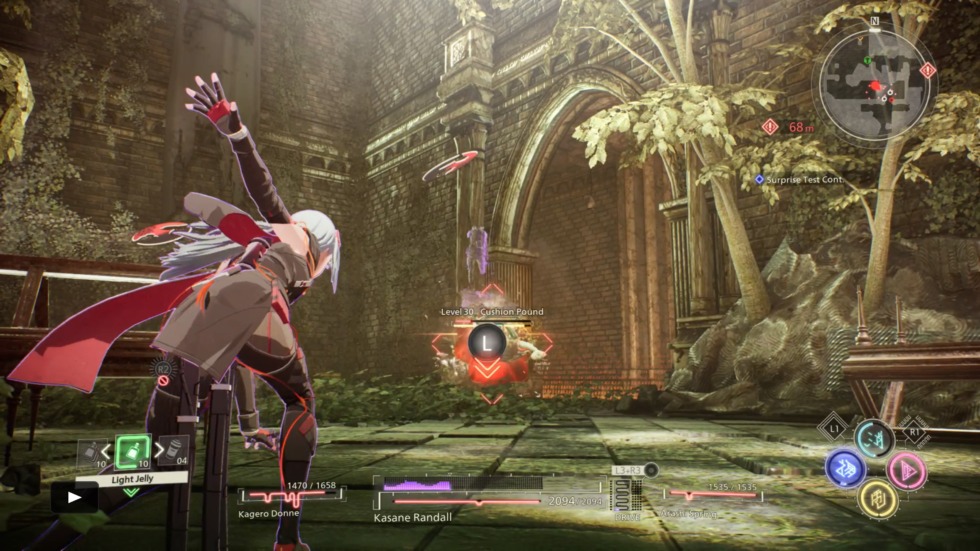The height and width of the screenshot is (551, 980).
Task: Select the Drive gauge icon
Action: [626, 494]
